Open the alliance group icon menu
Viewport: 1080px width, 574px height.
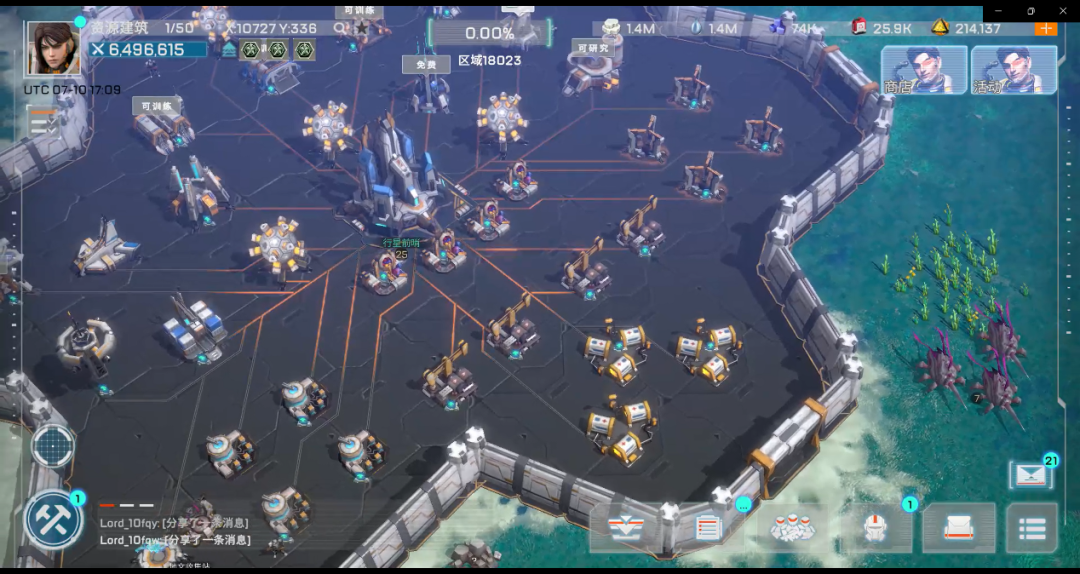click(x=794, y=528)
